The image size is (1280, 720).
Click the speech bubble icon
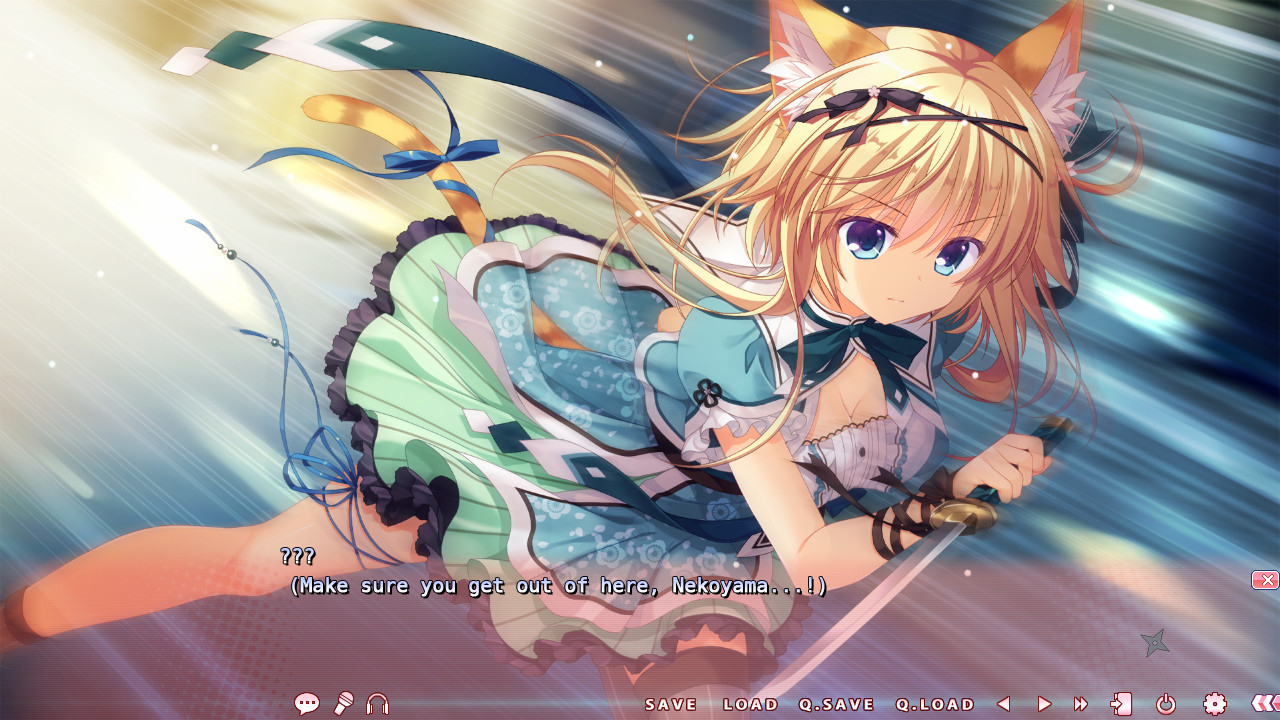click(x=307, y=704)
